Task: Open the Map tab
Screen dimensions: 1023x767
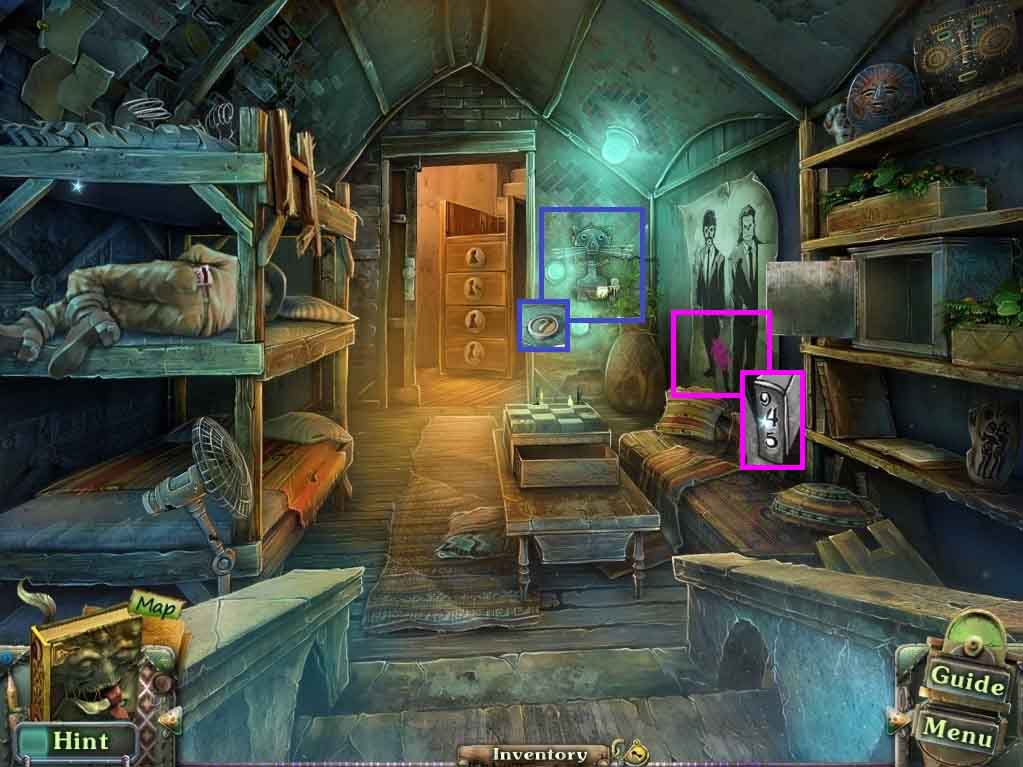Action: point(151,606)
